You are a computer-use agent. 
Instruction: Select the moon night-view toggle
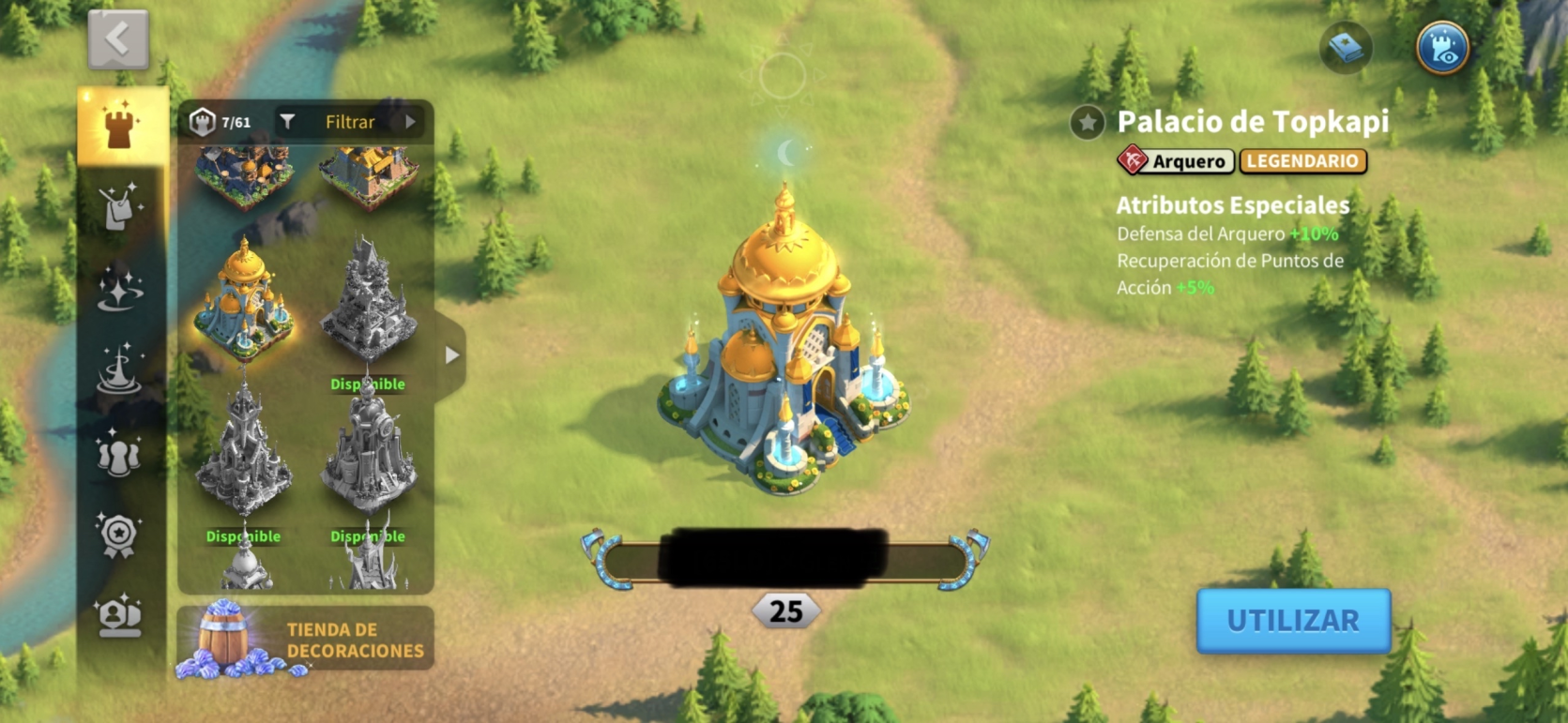[786, 152]
